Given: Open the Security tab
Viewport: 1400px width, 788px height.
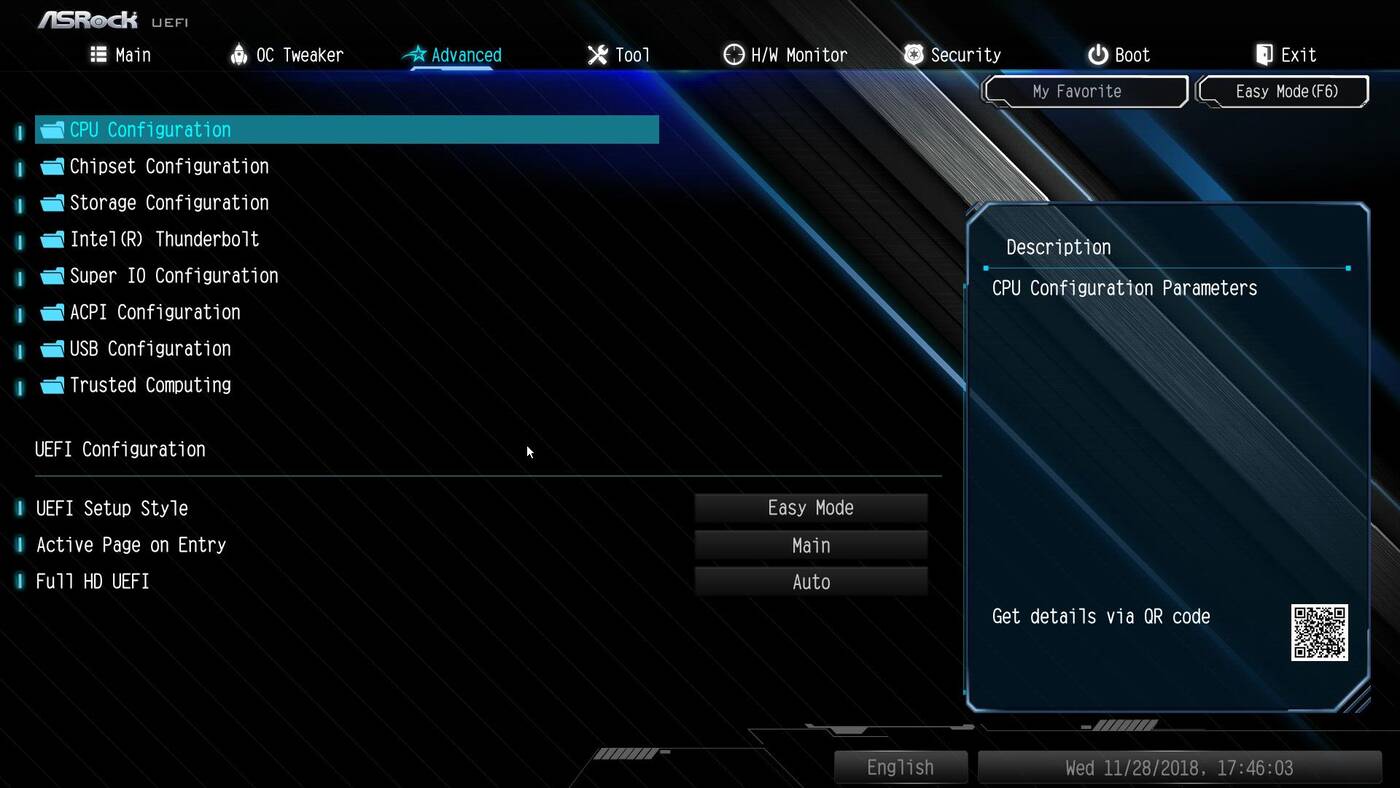Looking at the screenshot, I should tap(952, 55).
